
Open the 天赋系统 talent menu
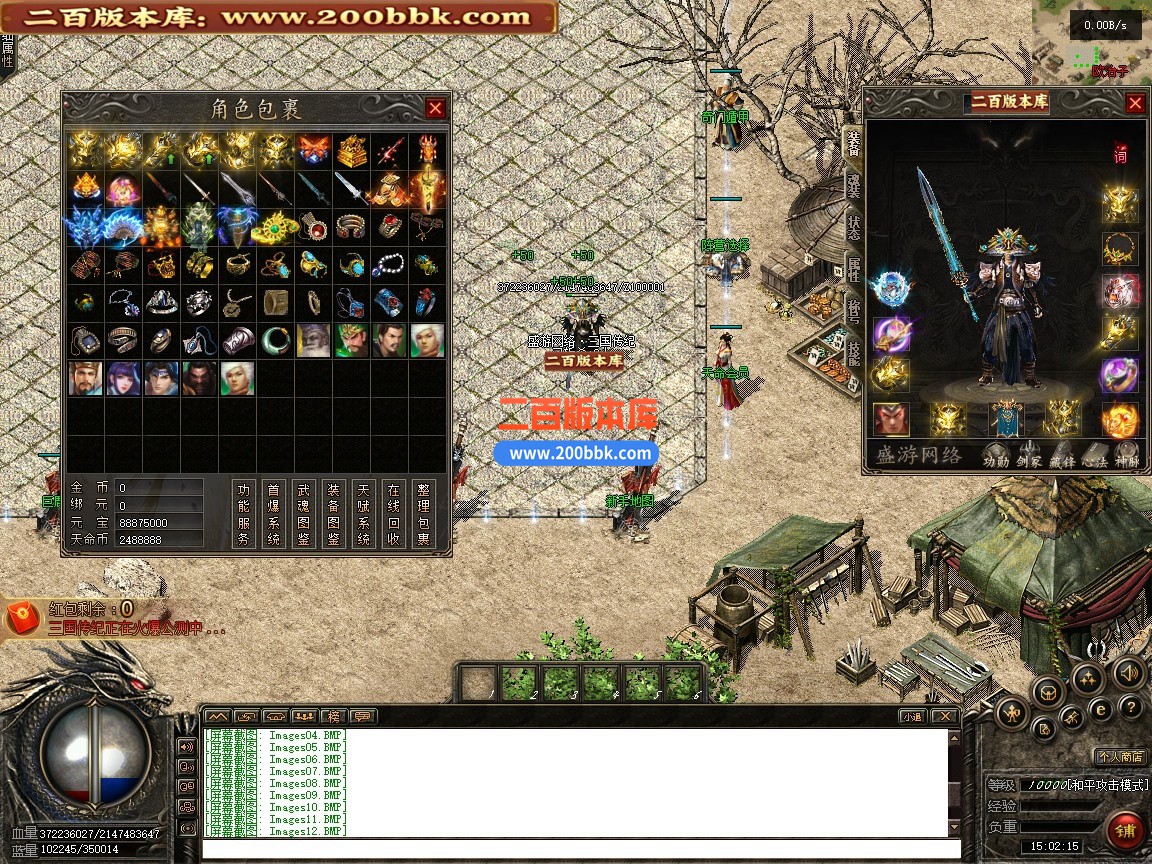(x=364, y=514)
